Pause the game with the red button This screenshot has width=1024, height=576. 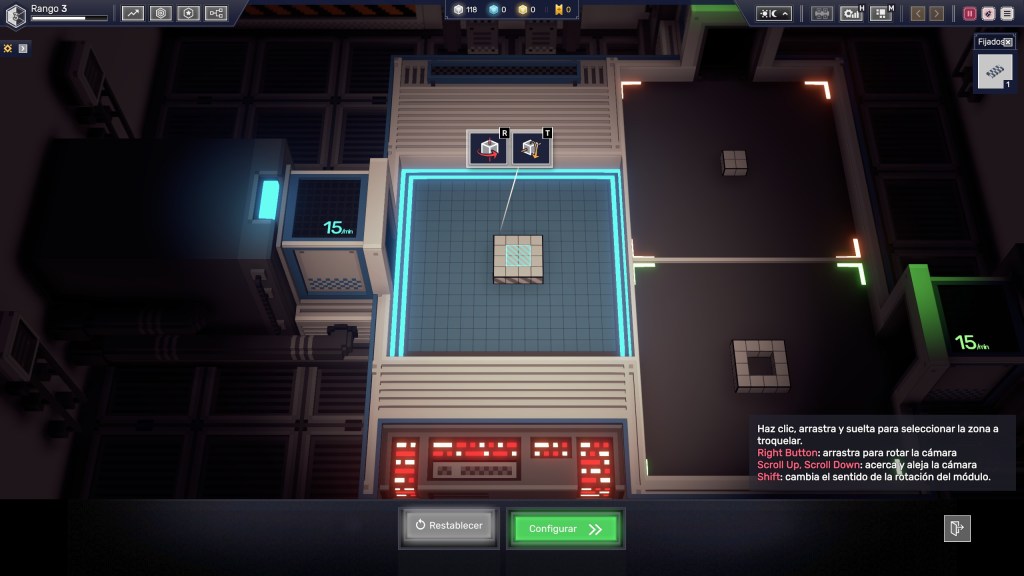pyautogui.click(x=969, y=13)
